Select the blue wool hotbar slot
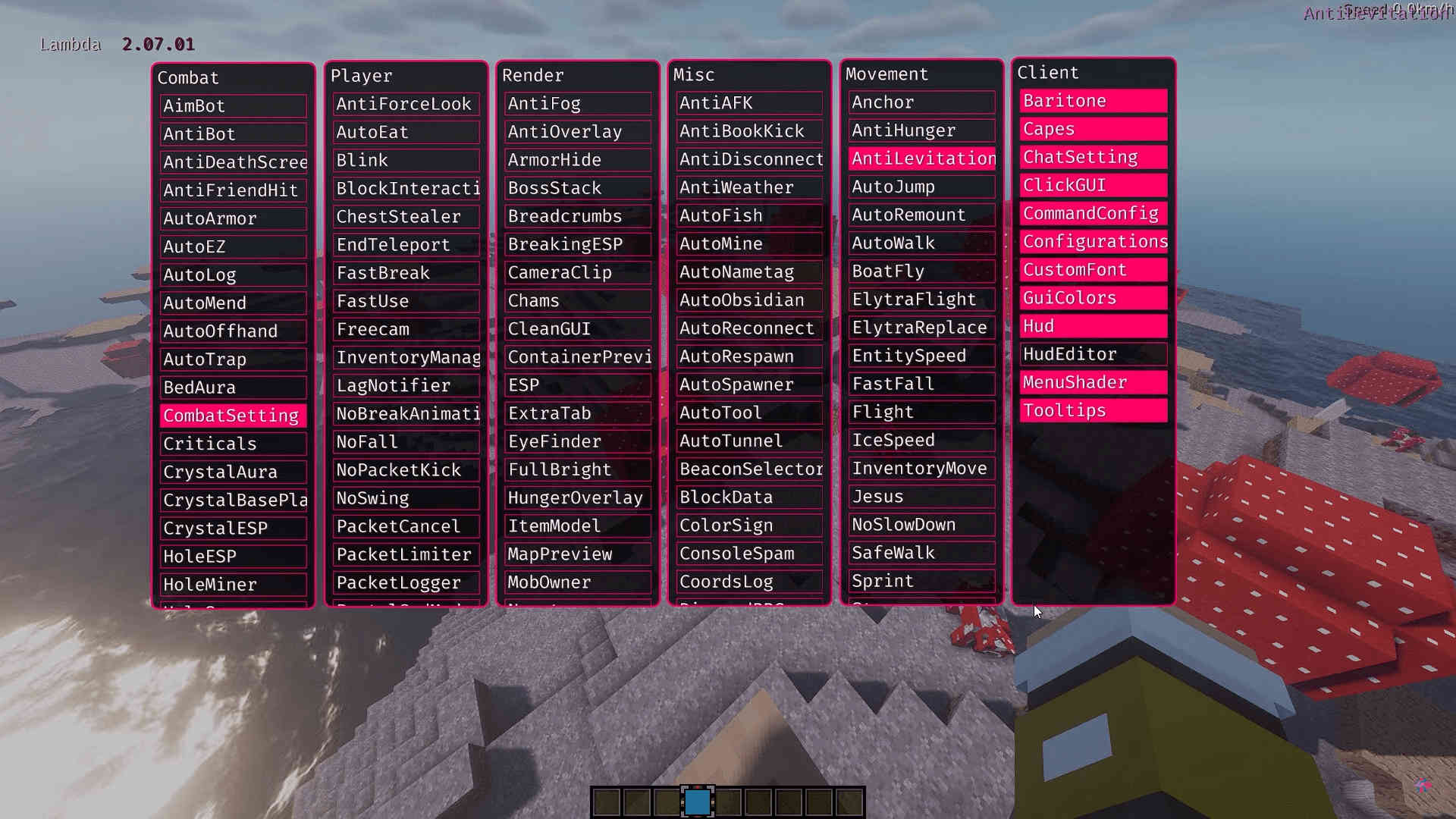The height and width of the screenshot is (819, 1456). [696, 802]
